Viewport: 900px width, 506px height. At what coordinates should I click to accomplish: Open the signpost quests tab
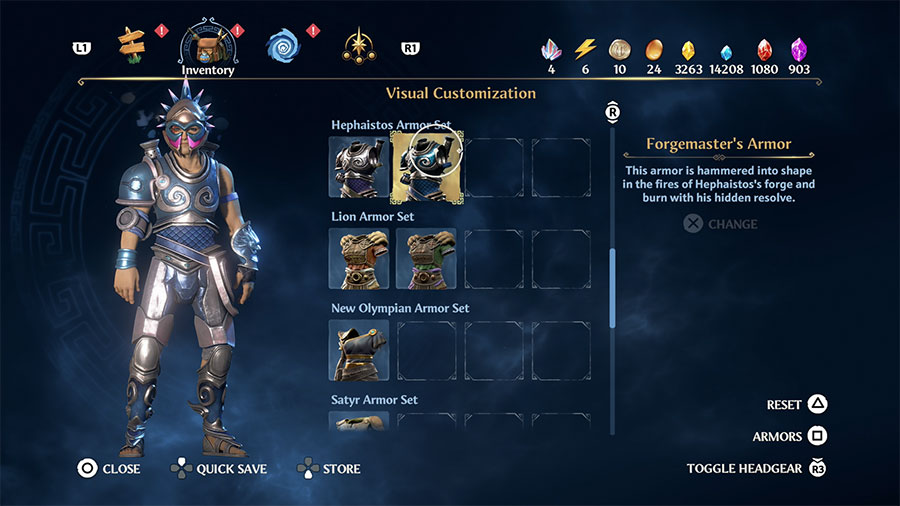tap(132, 43)
